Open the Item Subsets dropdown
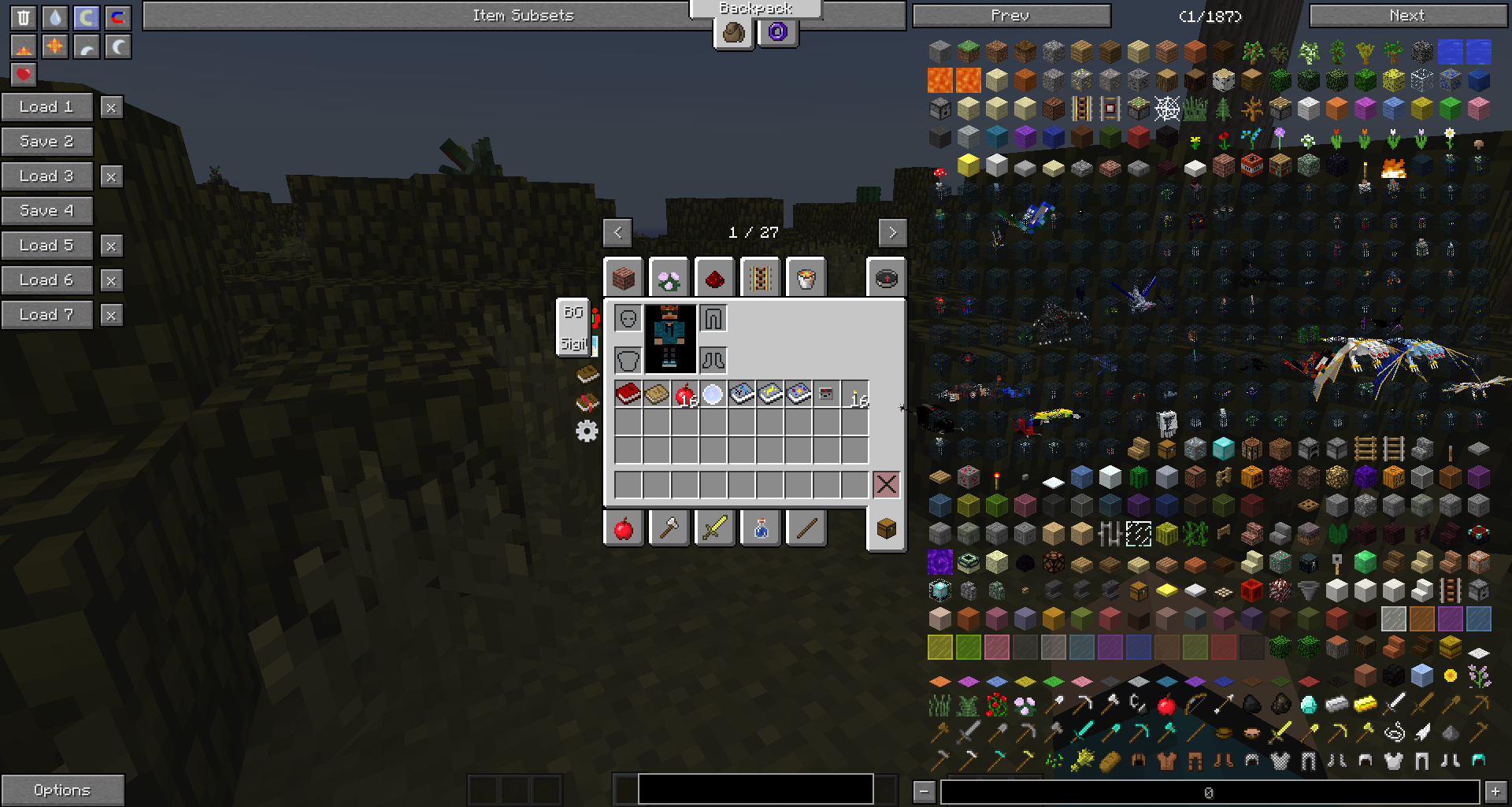Screen dimensions: 1512x807 (522, 15)
